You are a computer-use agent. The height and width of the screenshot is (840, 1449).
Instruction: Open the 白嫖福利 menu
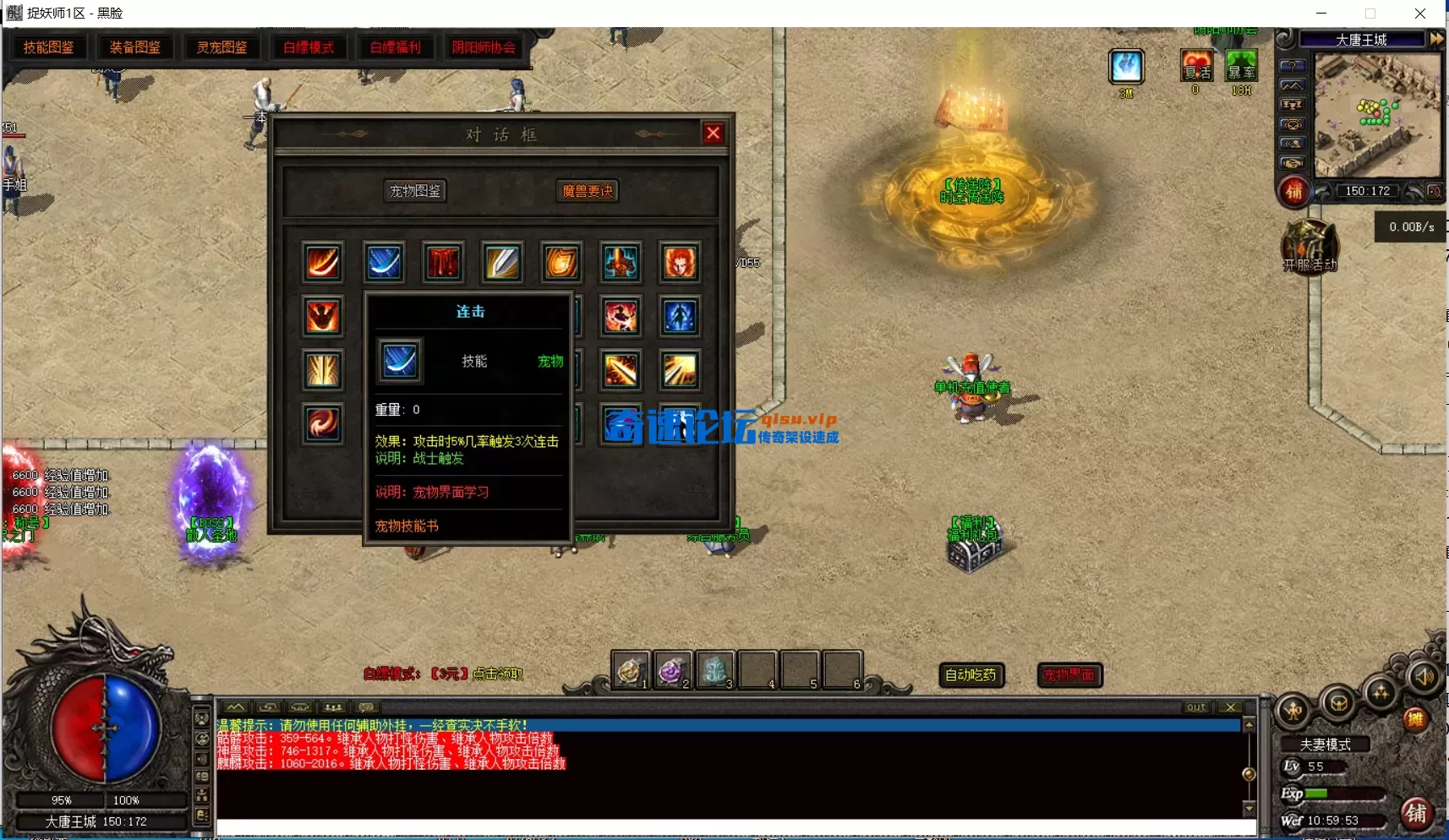[396, 47]
